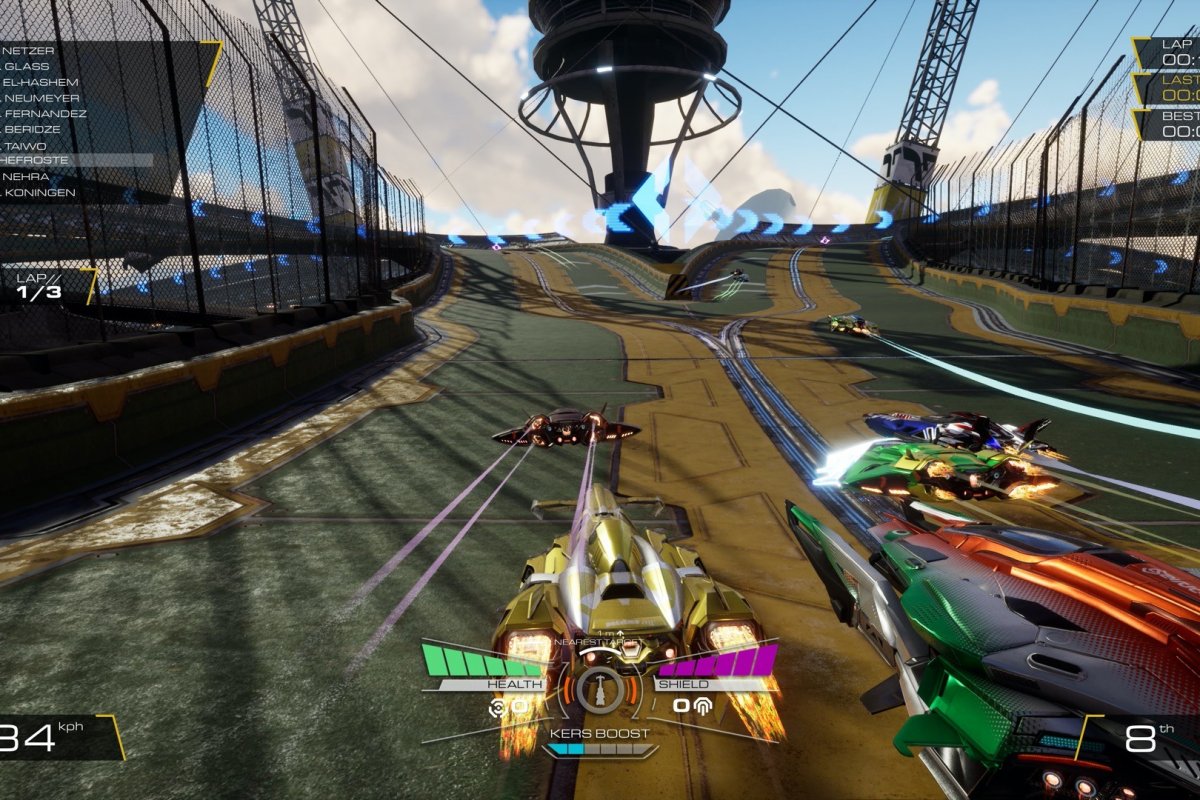Pick NEHRA in the racer list

click(28, 176)
